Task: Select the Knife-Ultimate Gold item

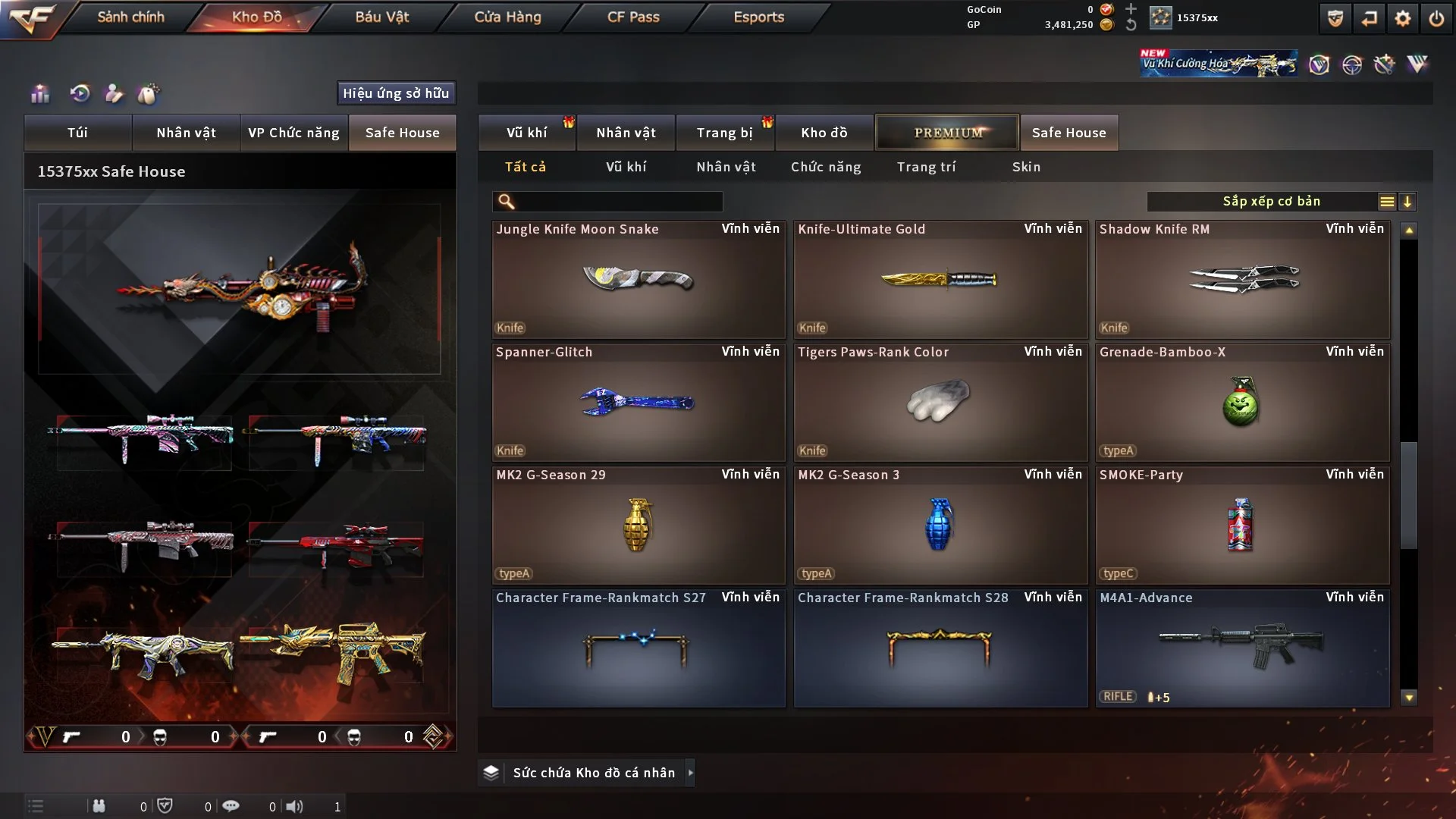Action: 940,280
